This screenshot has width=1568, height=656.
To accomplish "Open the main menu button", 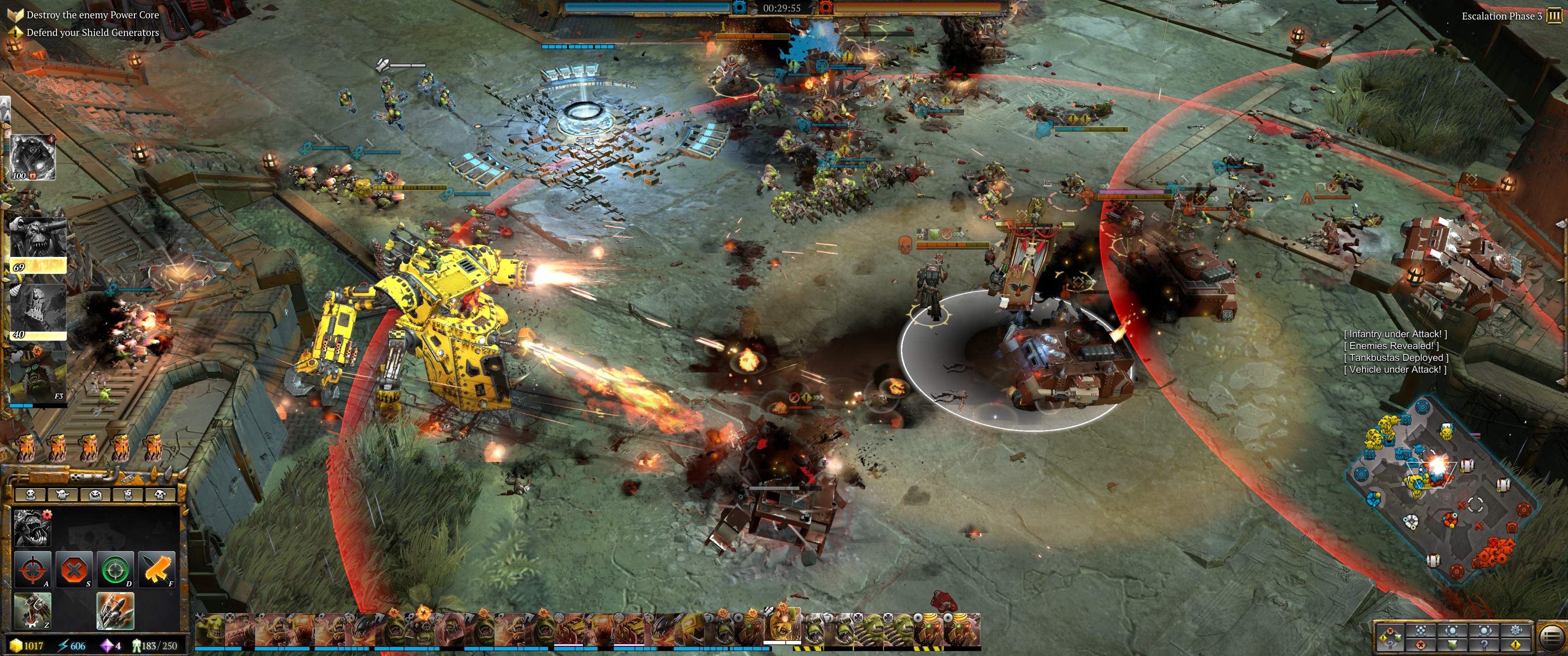I will pyautogui.click(x=1552, y=638).
